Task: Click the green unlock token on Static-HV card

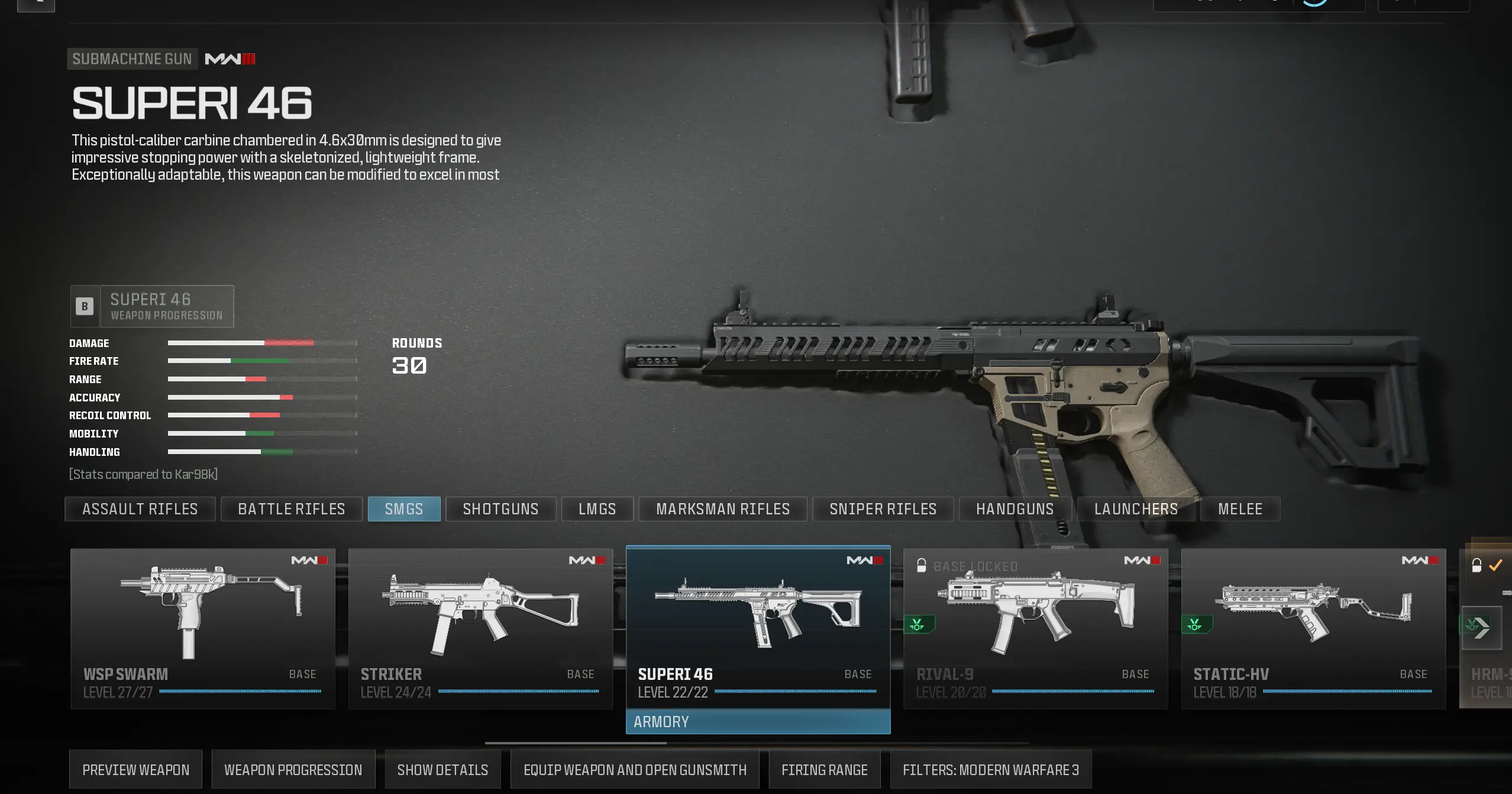Action: [1194, 624]
